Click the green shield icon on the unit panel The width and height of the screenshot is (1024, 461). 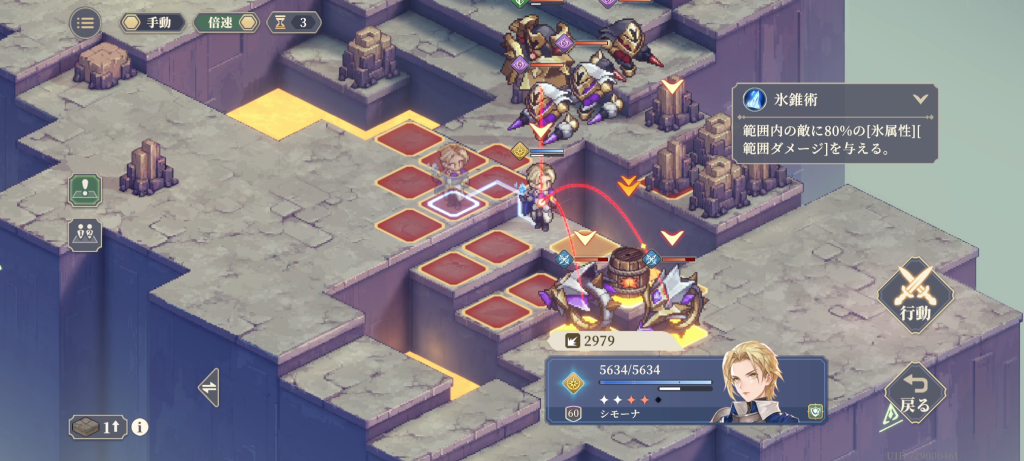(x=815, y=411)
